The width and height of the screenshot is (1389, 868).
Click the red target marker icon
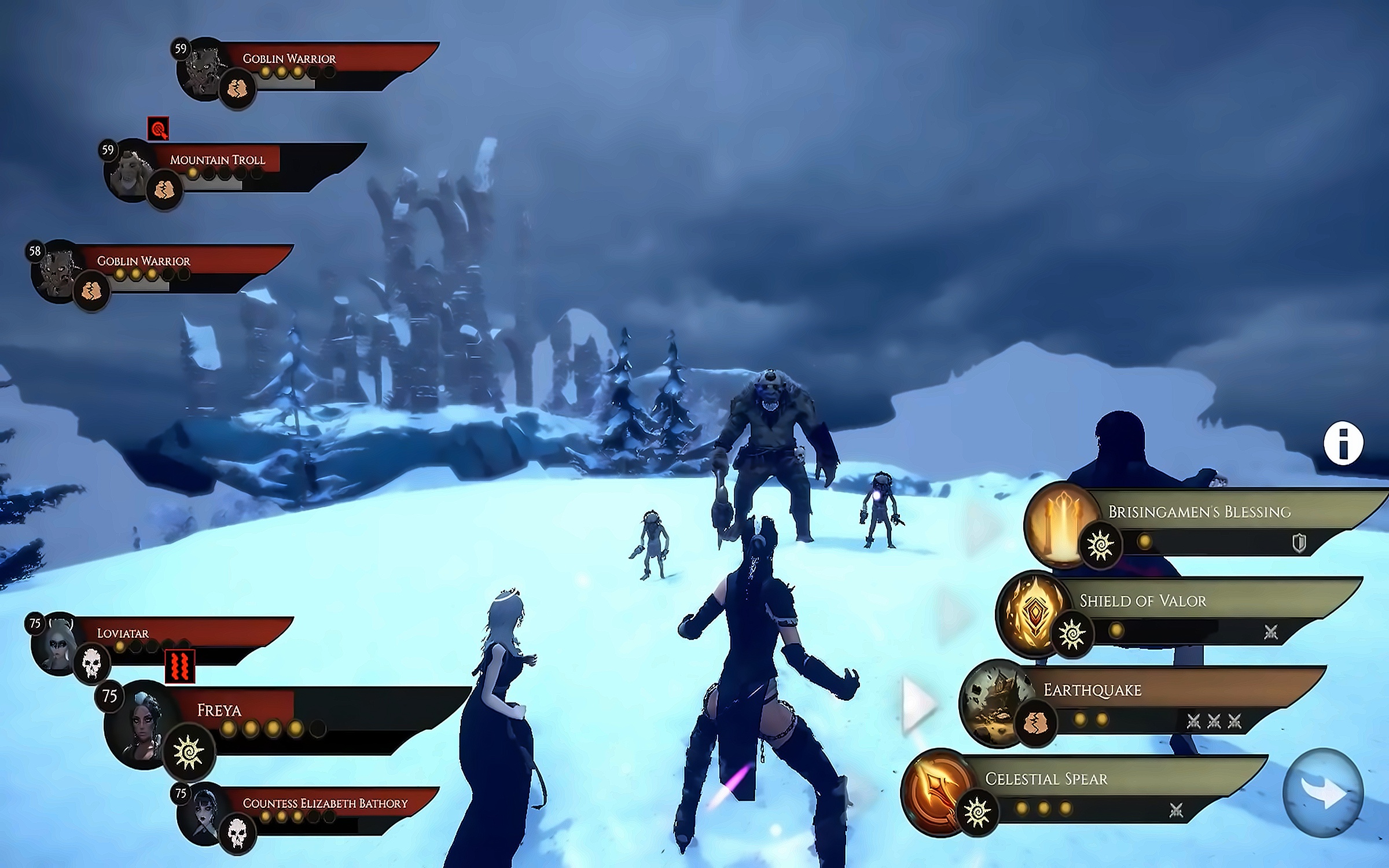[x=158, y=129]
